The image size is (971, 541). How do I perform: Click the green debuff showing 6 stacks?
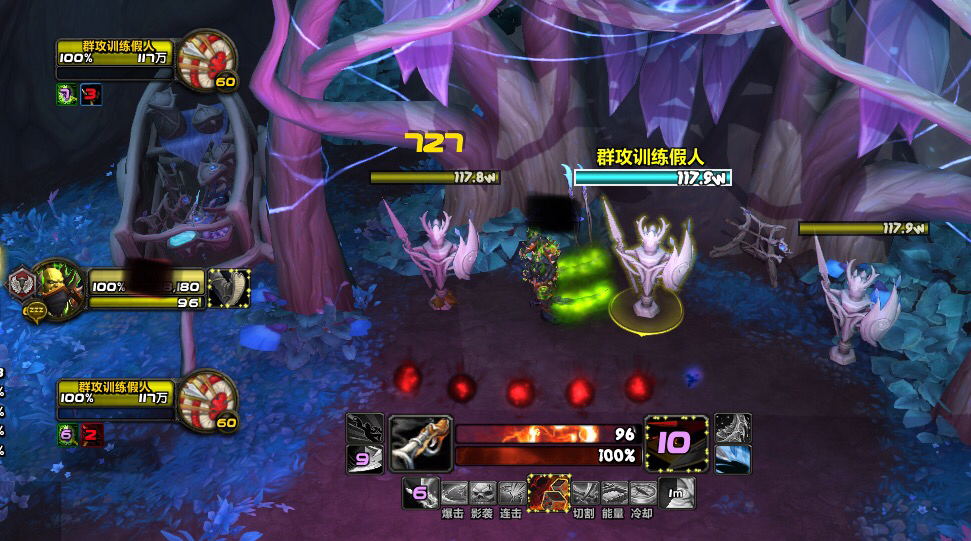pyautogui.click(x=66, y=433)
